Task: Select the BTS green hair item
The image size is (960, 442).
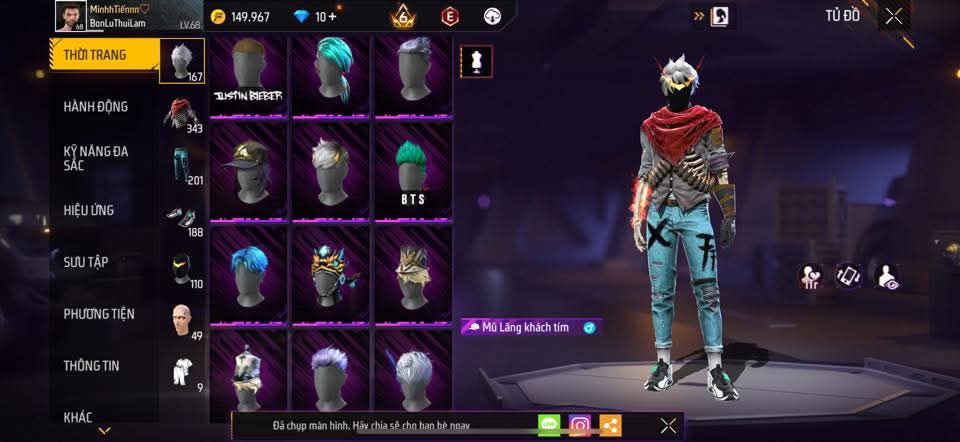Action: [x=412, y=170]
